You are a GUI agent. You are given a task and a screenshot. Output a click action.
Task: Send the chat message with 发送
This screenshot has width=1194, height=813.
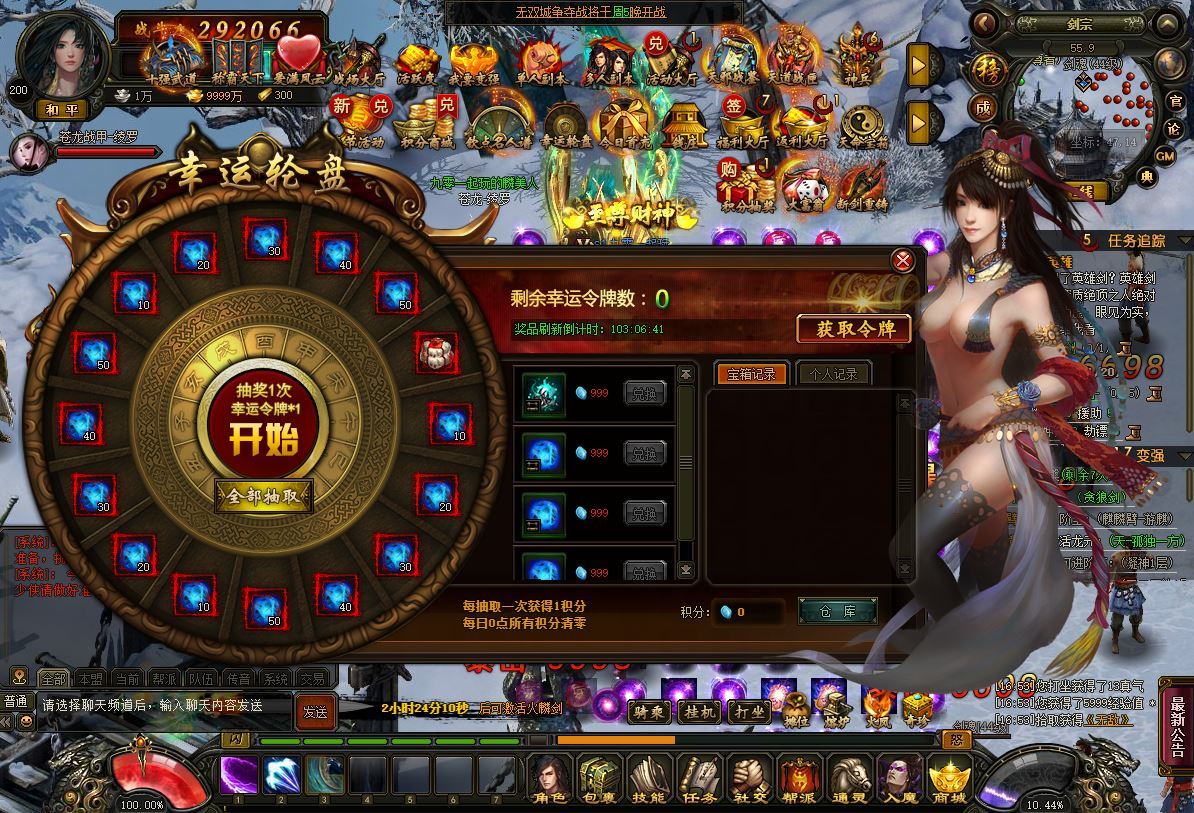[315, 712]
